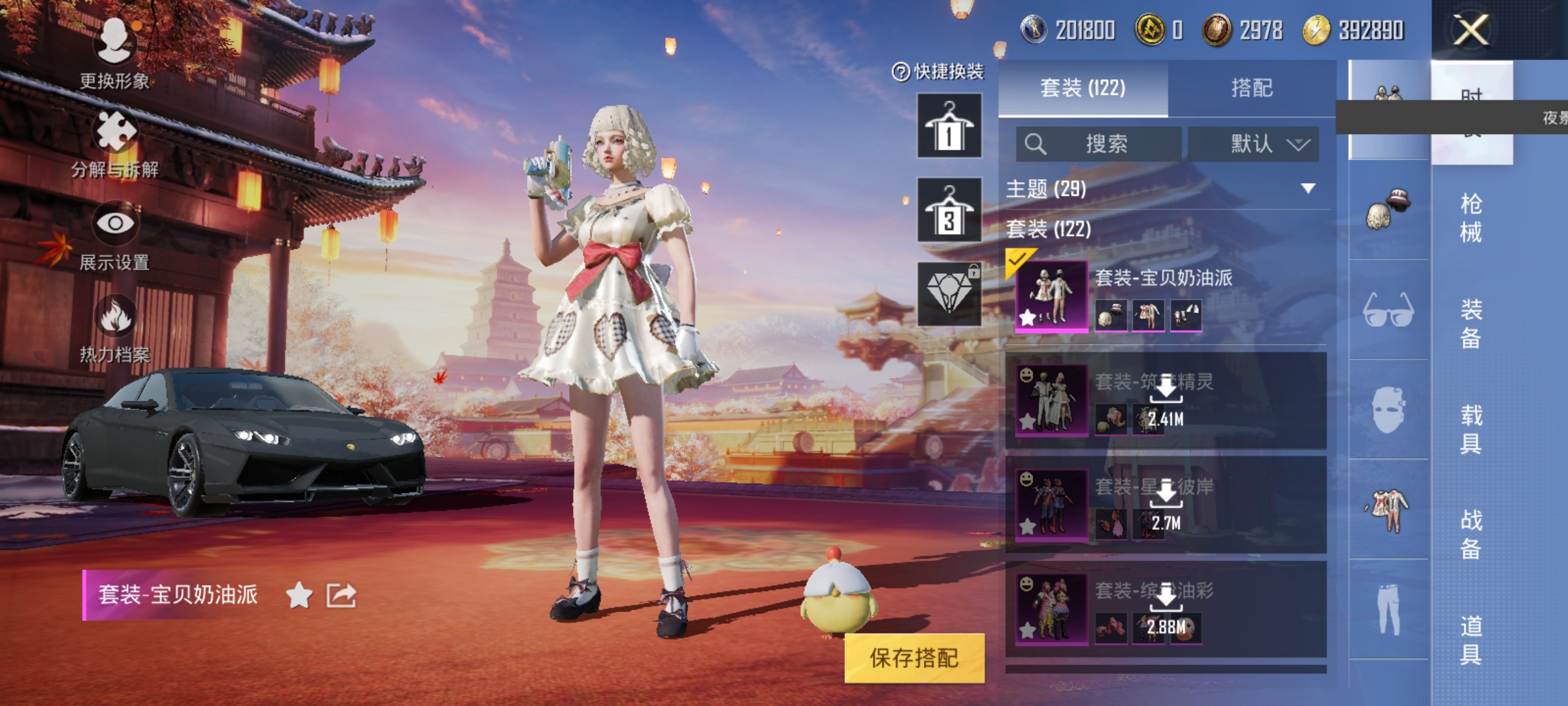Open 更换形象 change appearance

(115, 52)
